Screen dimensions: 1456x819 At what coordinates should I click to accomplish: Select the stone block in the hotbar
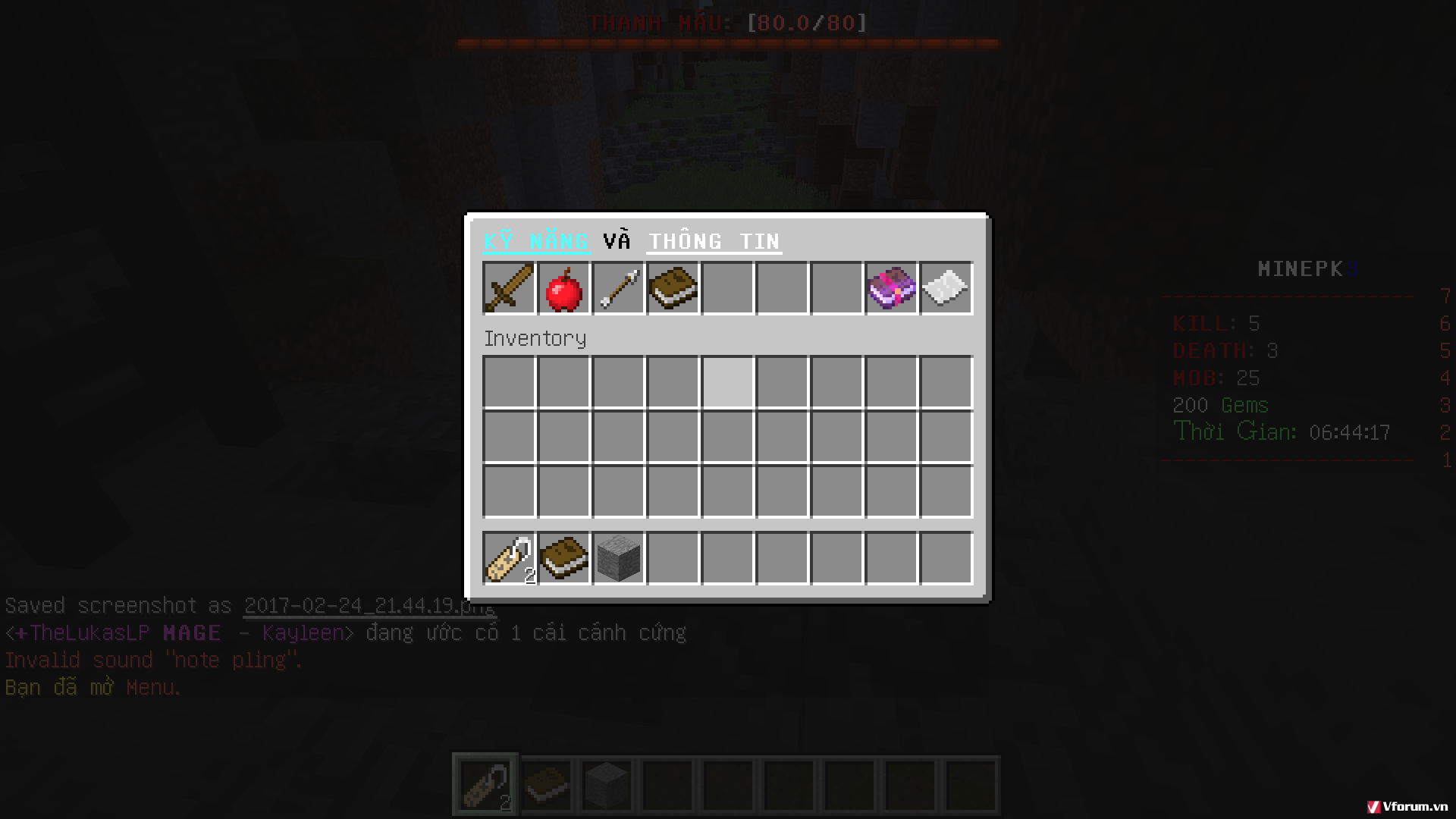pyautogui.click(x=607, y=783)
